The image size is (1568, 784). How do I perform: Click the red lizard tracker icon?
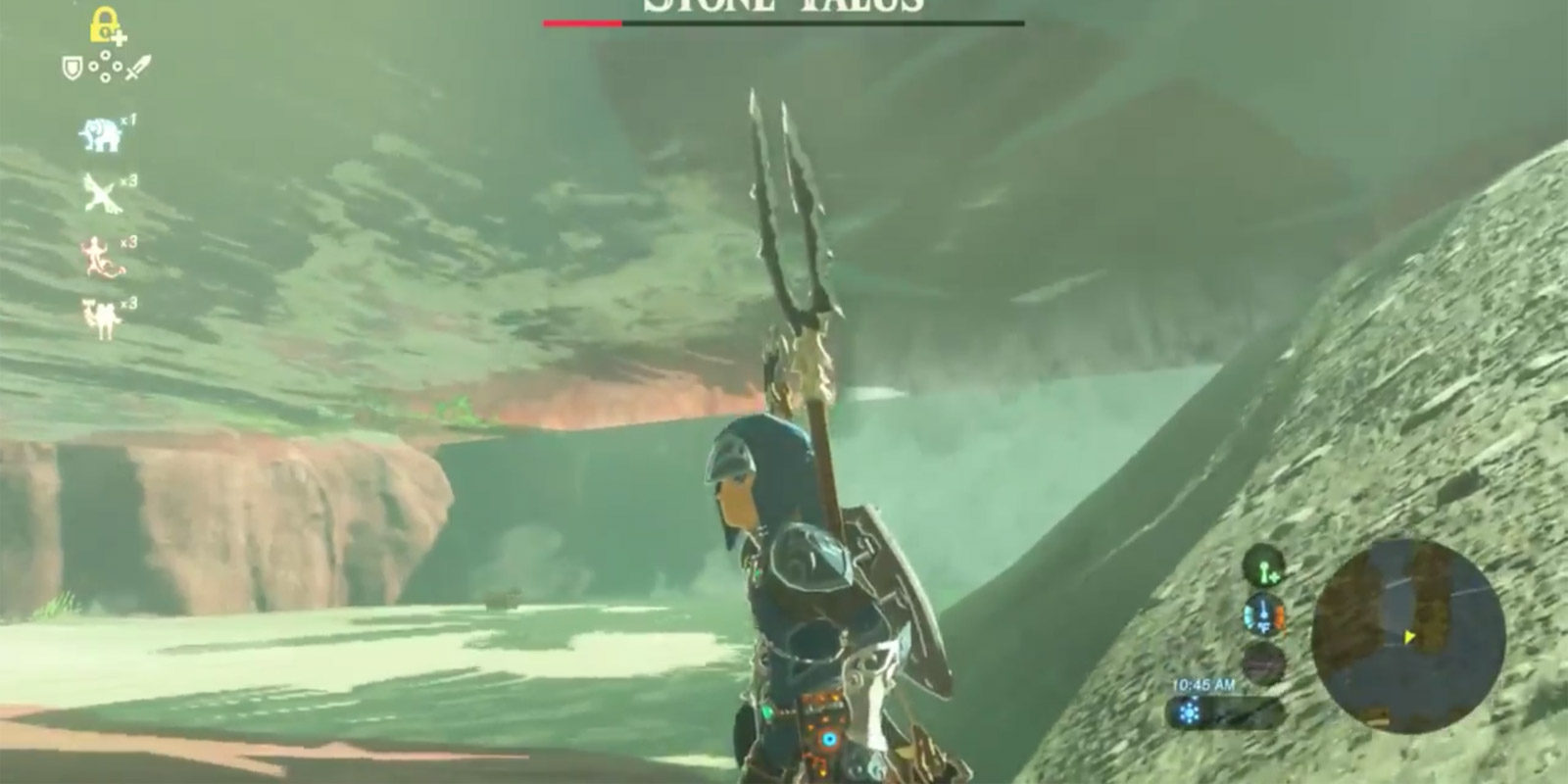pos(99,258)
